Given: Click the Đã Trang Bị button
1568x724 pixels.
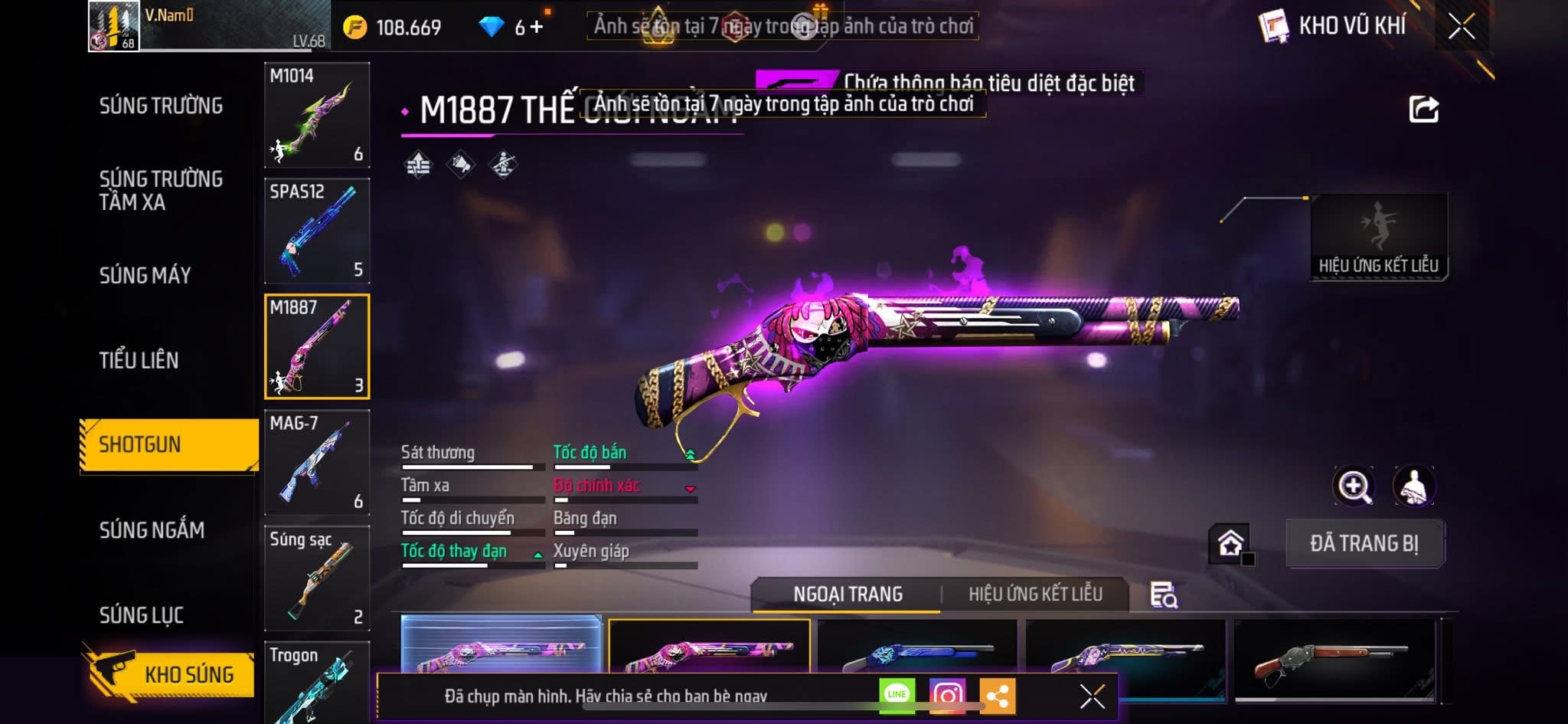Looking at the screenshot, I should pos(1364,543).
